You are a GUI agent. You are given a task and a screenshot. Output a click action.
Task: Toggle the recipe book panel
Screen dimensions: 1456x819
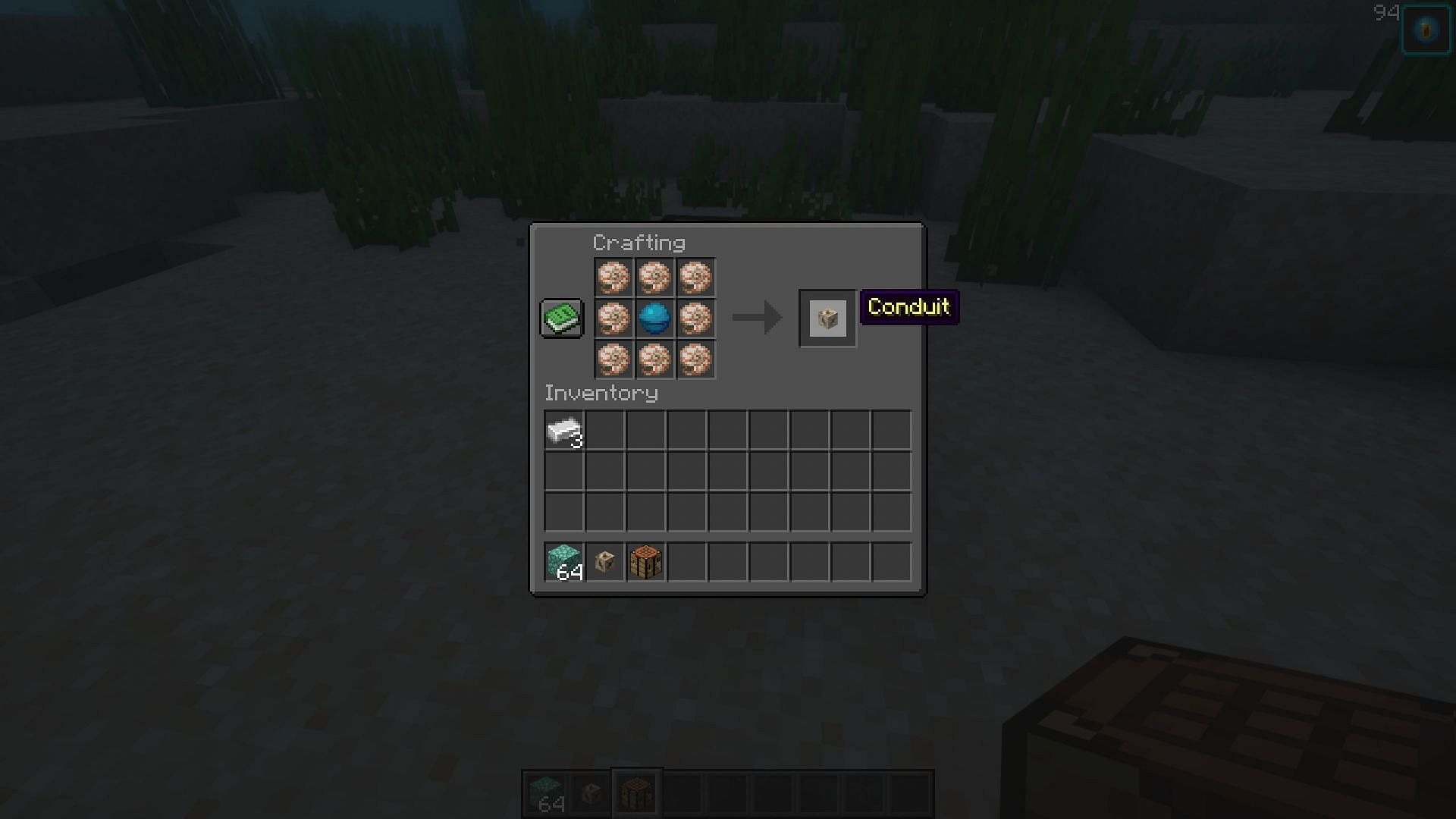click(561, 318)
